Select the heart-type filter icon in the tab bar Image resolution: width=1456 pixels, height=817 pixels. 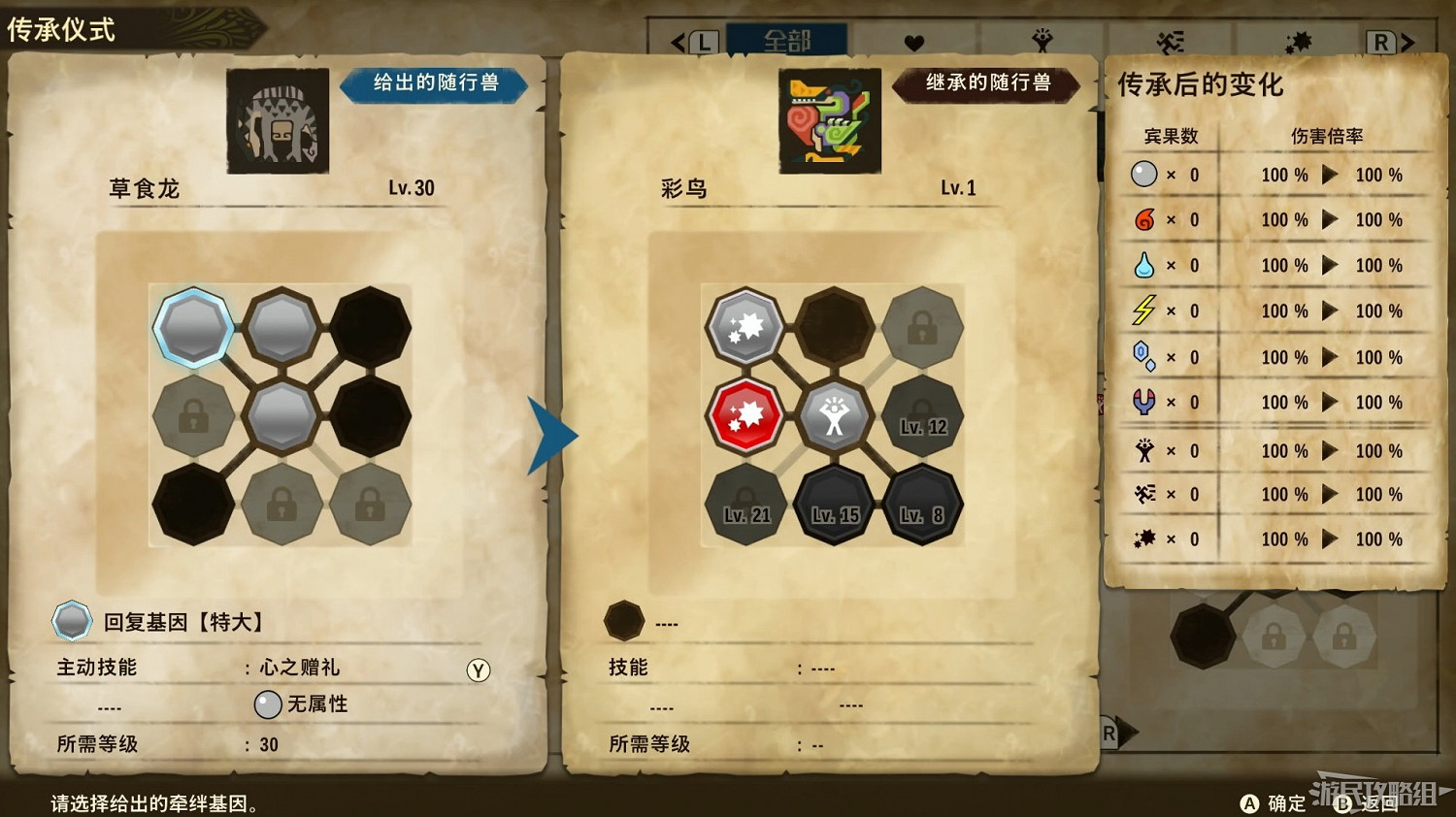(915, 41)
